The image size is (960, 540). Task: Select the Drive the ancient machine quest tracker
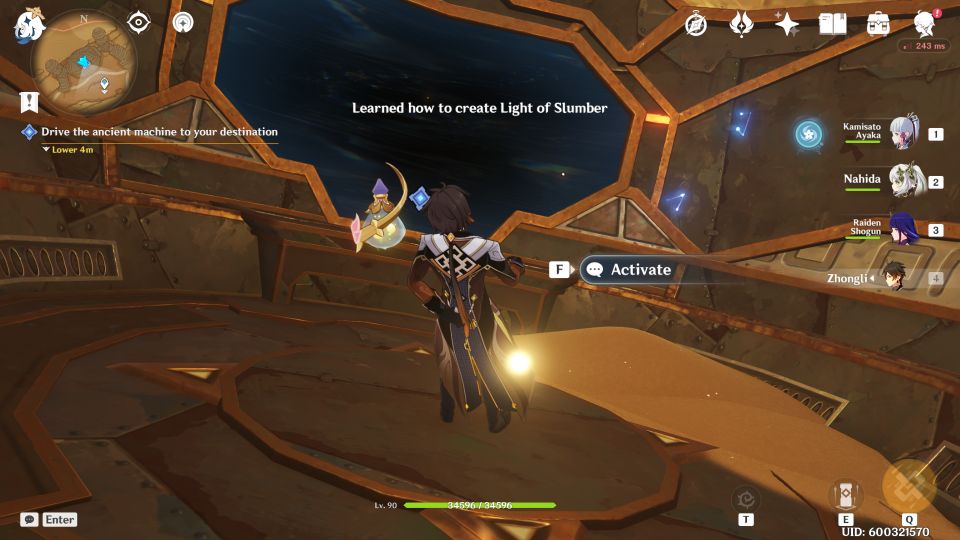[159, 132]
